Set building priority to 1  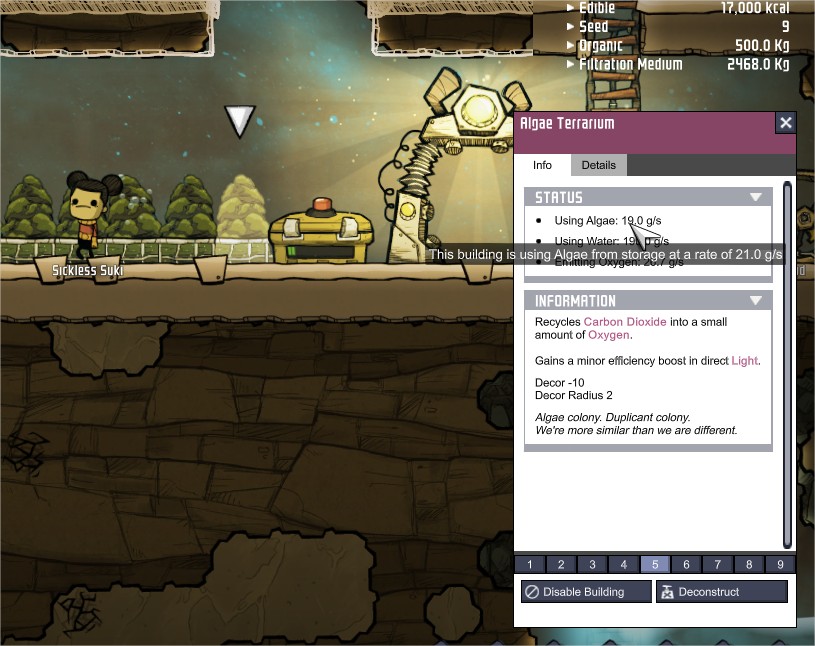click(x=530, y=565)
